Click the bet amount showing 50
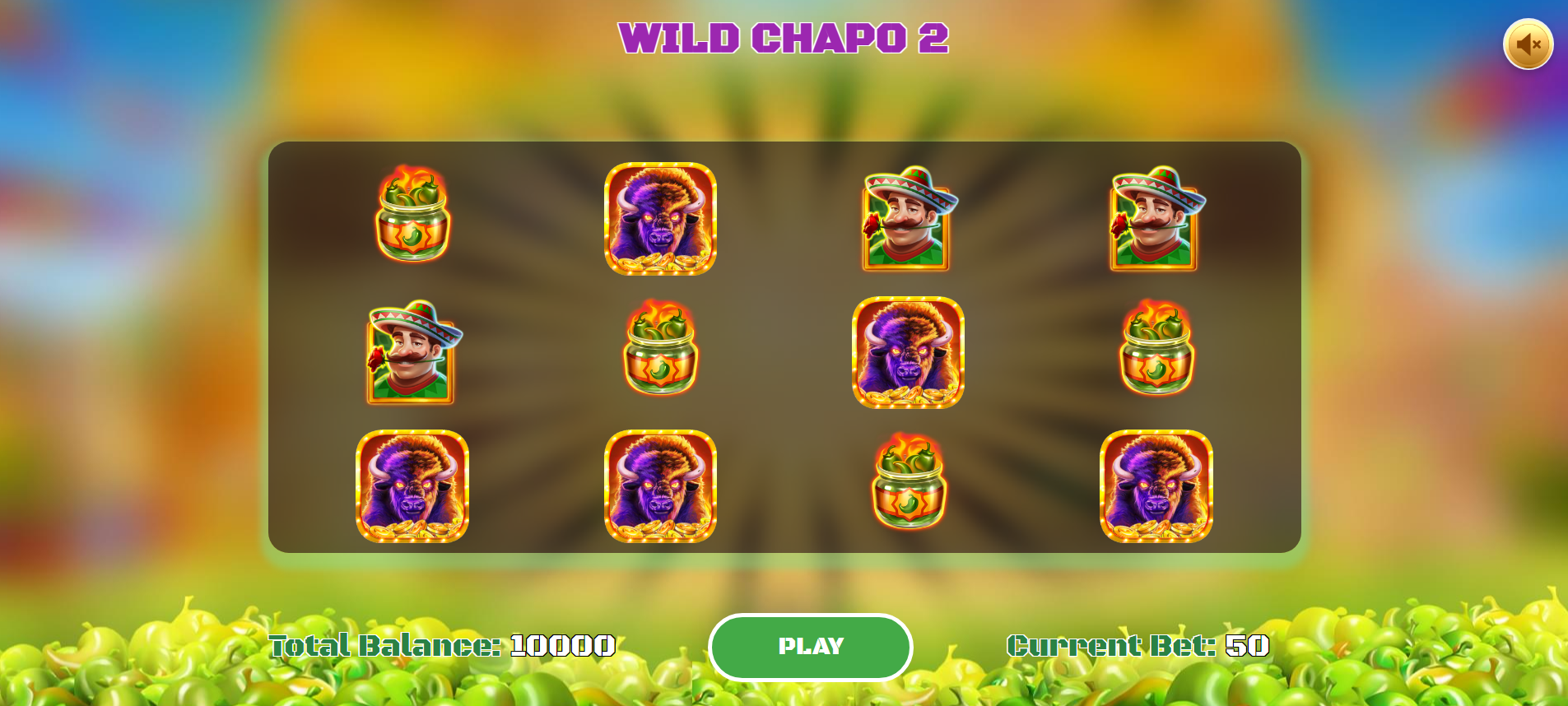This screenshot has height=706, width=1568. (x=1248, y=647)
